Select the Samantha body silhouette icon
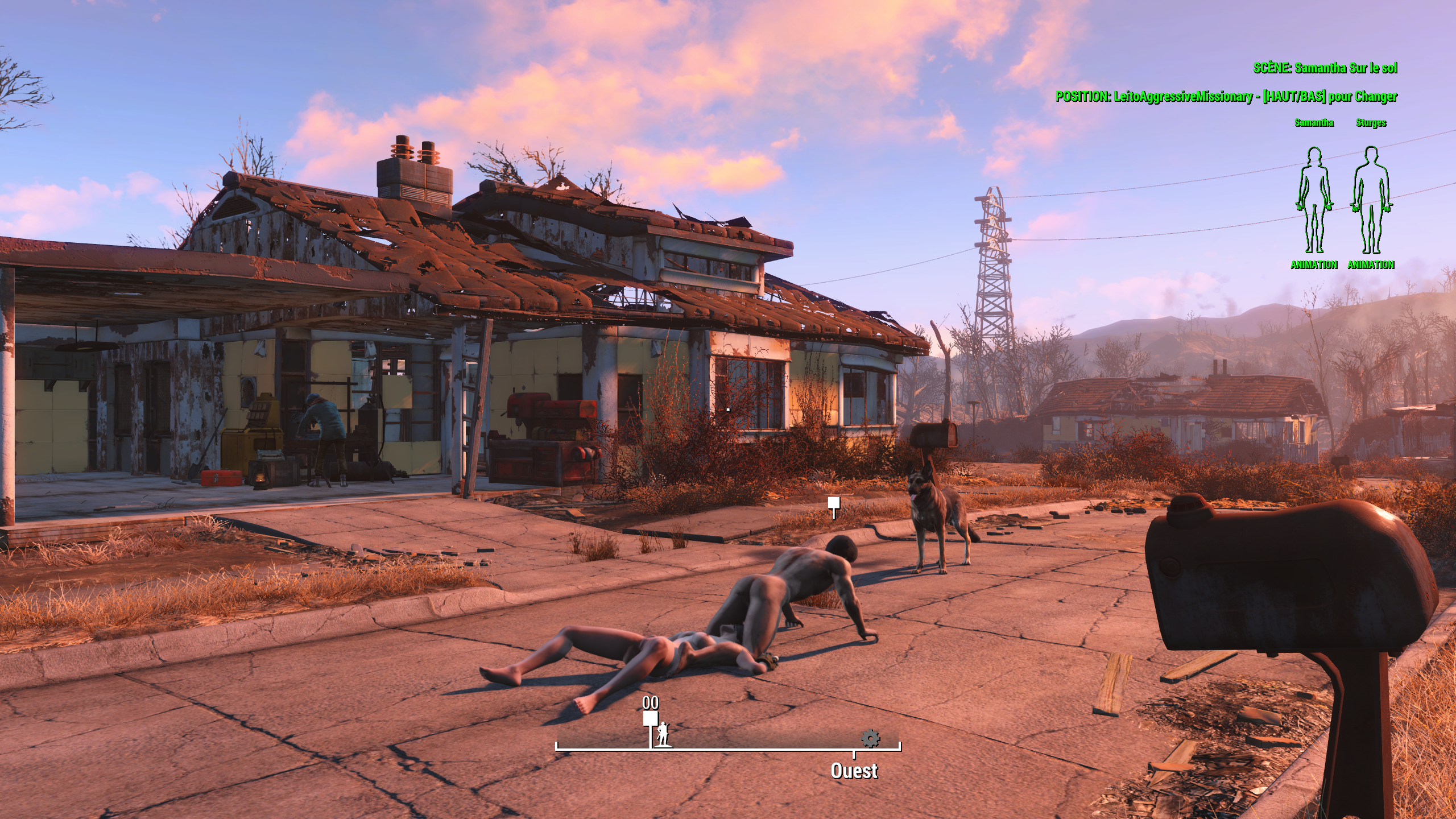1456x819 pixels. 1314,200
